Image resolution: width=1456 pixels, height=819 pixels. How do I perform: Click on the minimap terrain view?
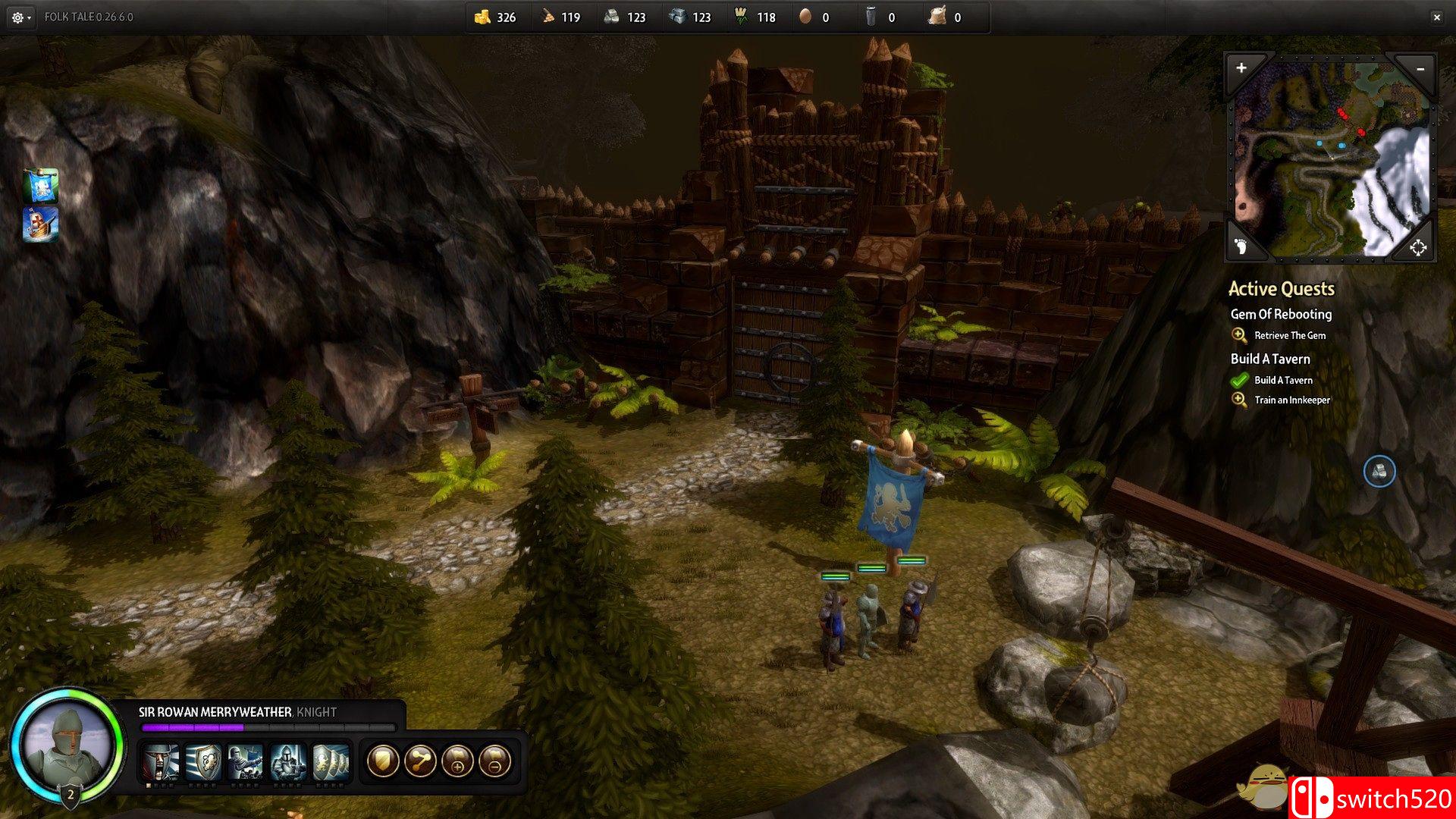1329,159
